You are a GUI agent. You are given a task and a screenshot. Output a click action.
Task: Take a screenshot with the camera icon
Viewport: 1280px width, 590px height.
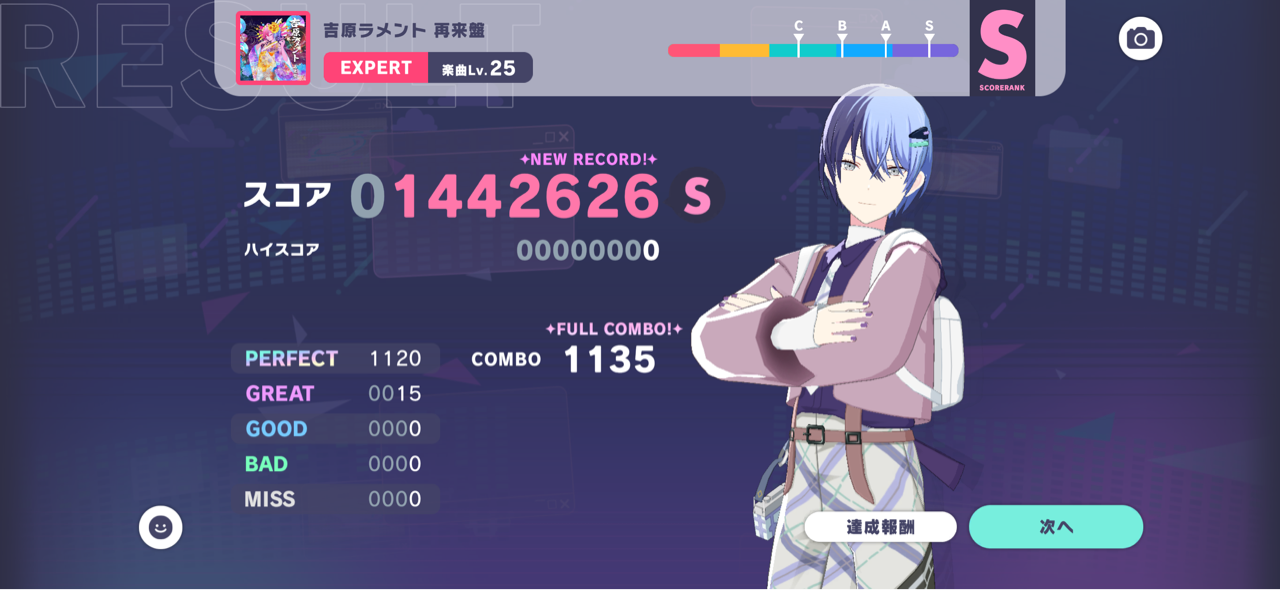(1140, 39)
